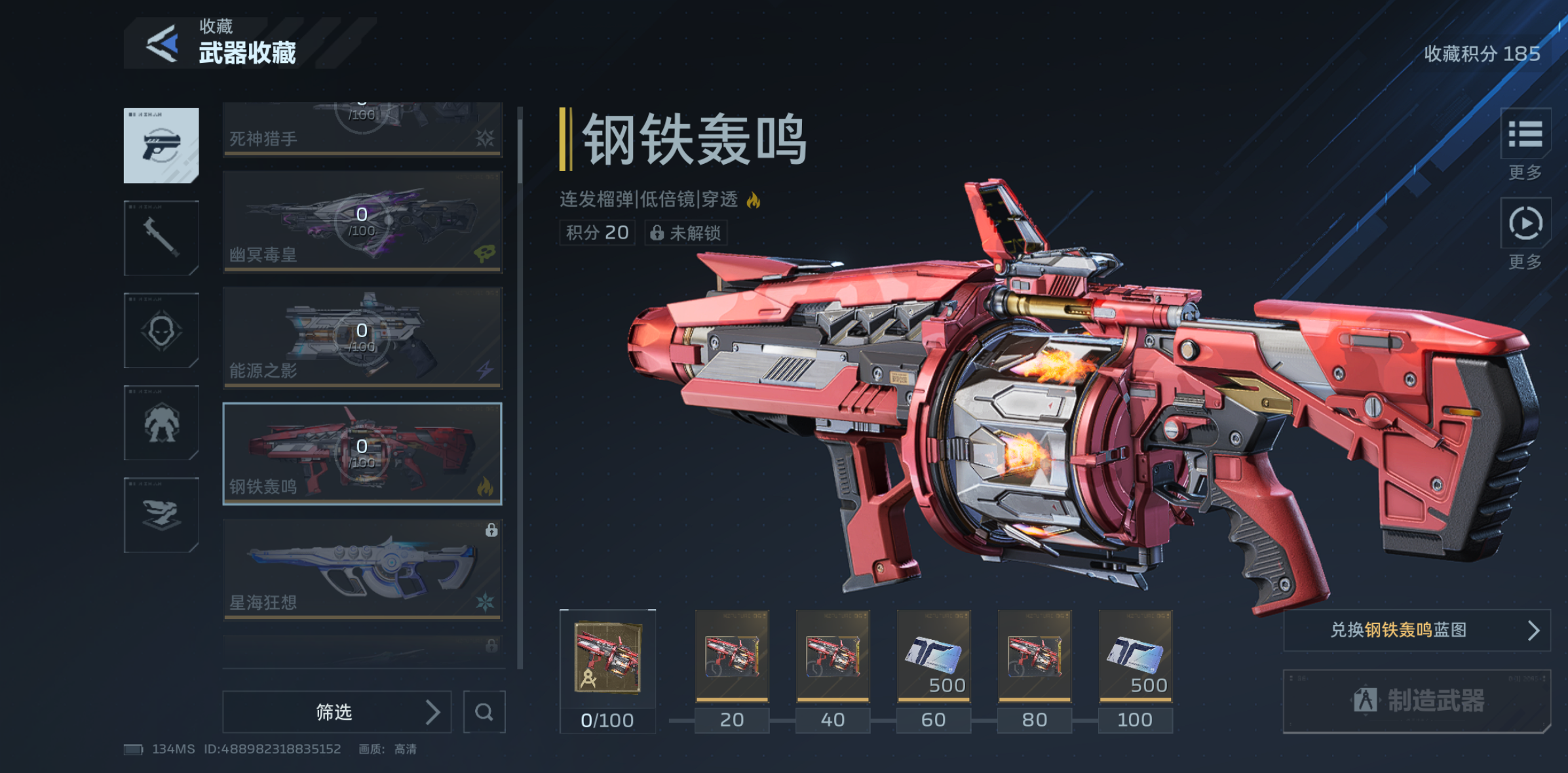Open 兑换钢铁轰鸣蓝图 exchange
The width and height of the screenshot is (1568, 773).
click(1417, 630)
